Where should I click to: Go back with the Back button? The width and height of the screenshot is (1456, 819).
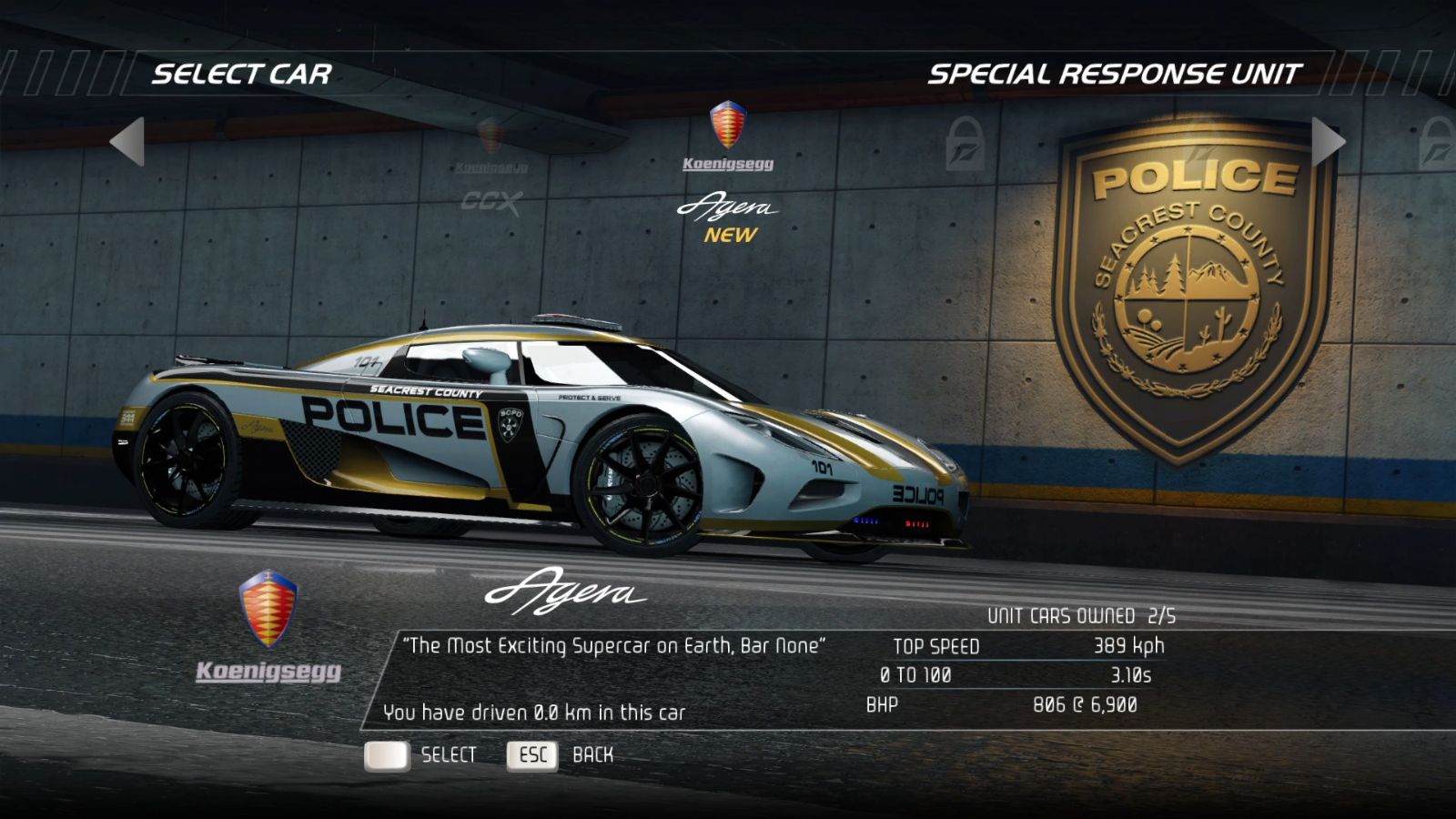coord(592,755)
